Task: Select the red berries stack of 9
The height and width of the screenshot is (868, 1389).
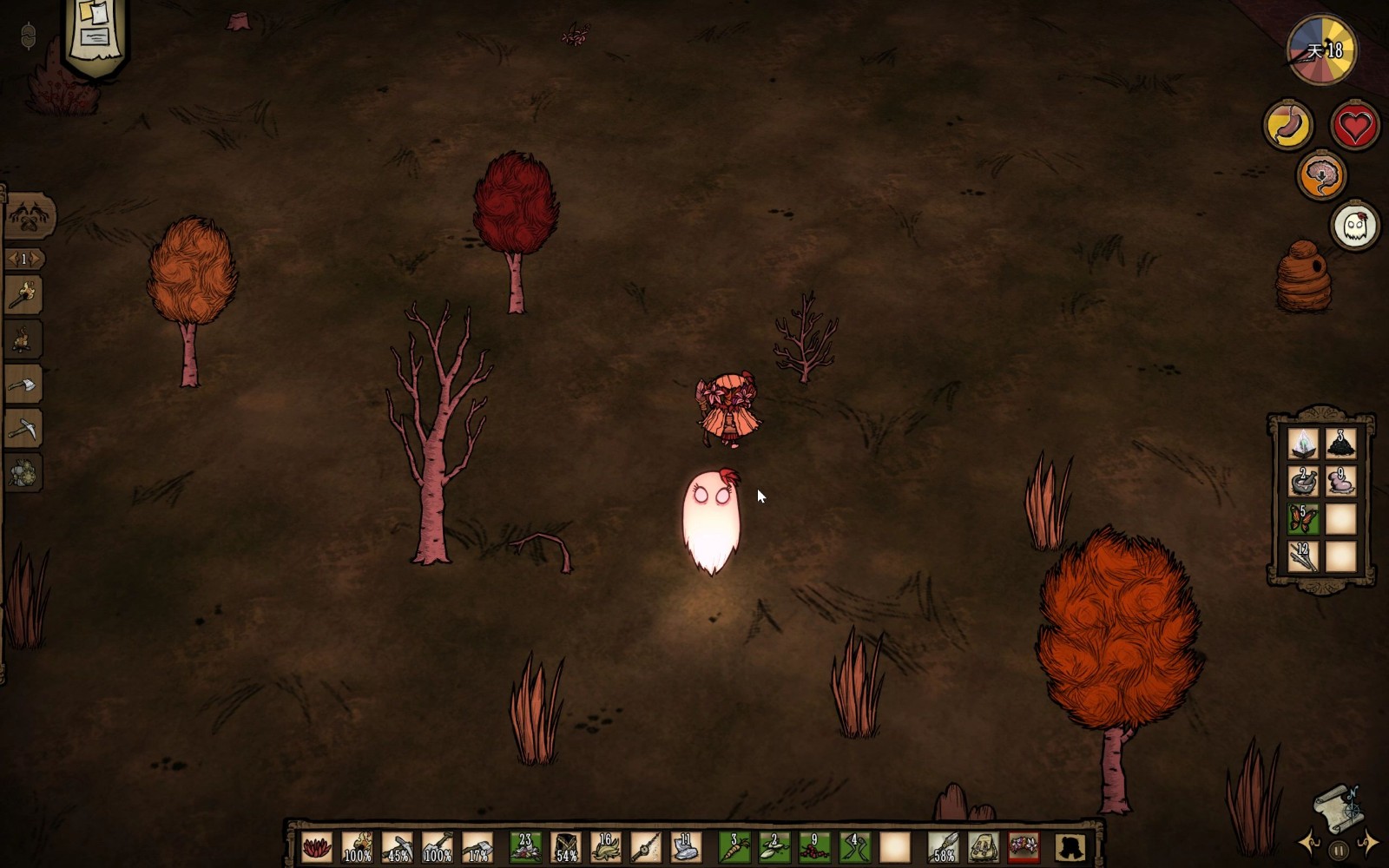Action: [813, 846]
